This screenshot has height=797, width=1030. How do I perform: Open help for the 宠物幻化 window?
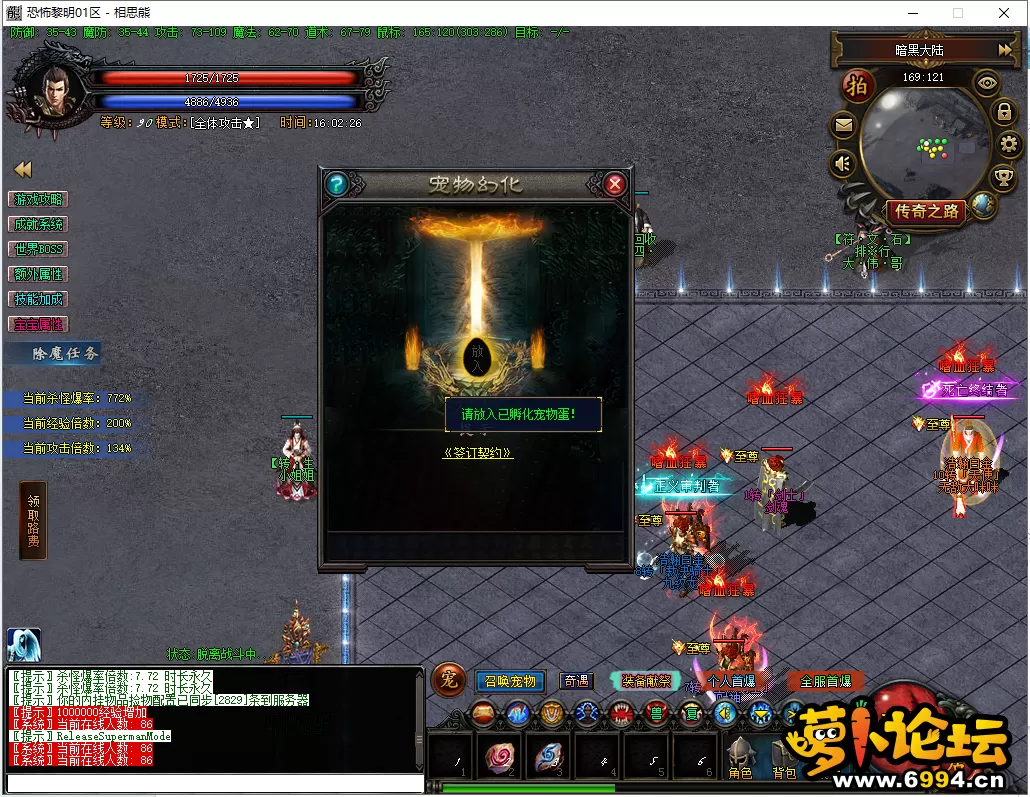pyautogui.click(x=336, y=184)
